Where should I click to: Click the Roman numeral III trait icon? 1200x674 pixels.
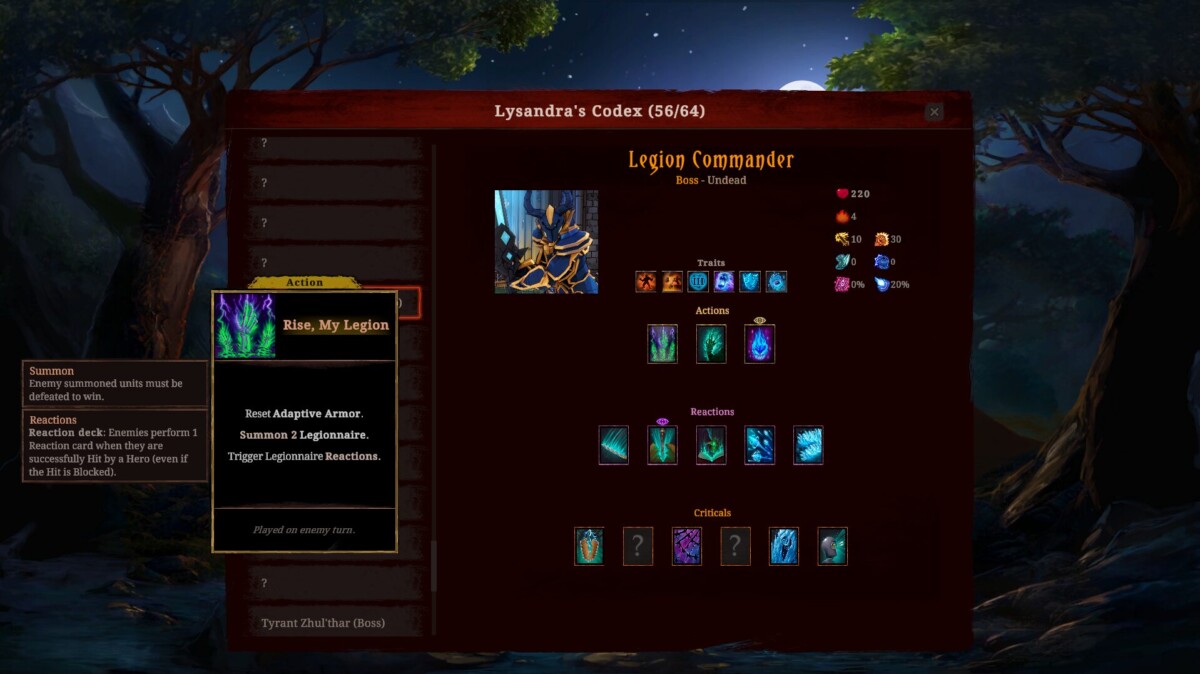click(x=697, y=282)
